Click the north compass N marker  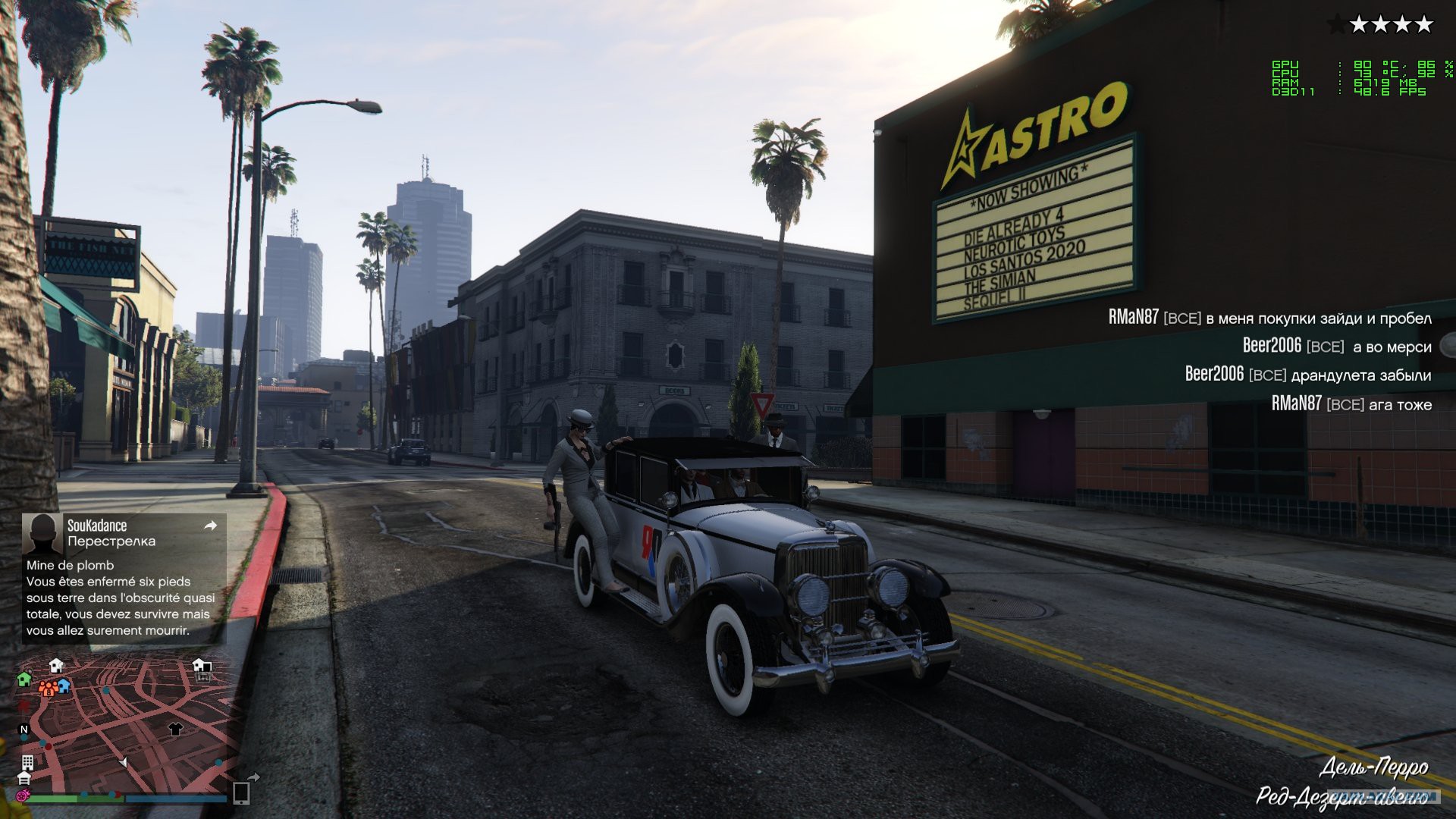[x=24, y=730]
